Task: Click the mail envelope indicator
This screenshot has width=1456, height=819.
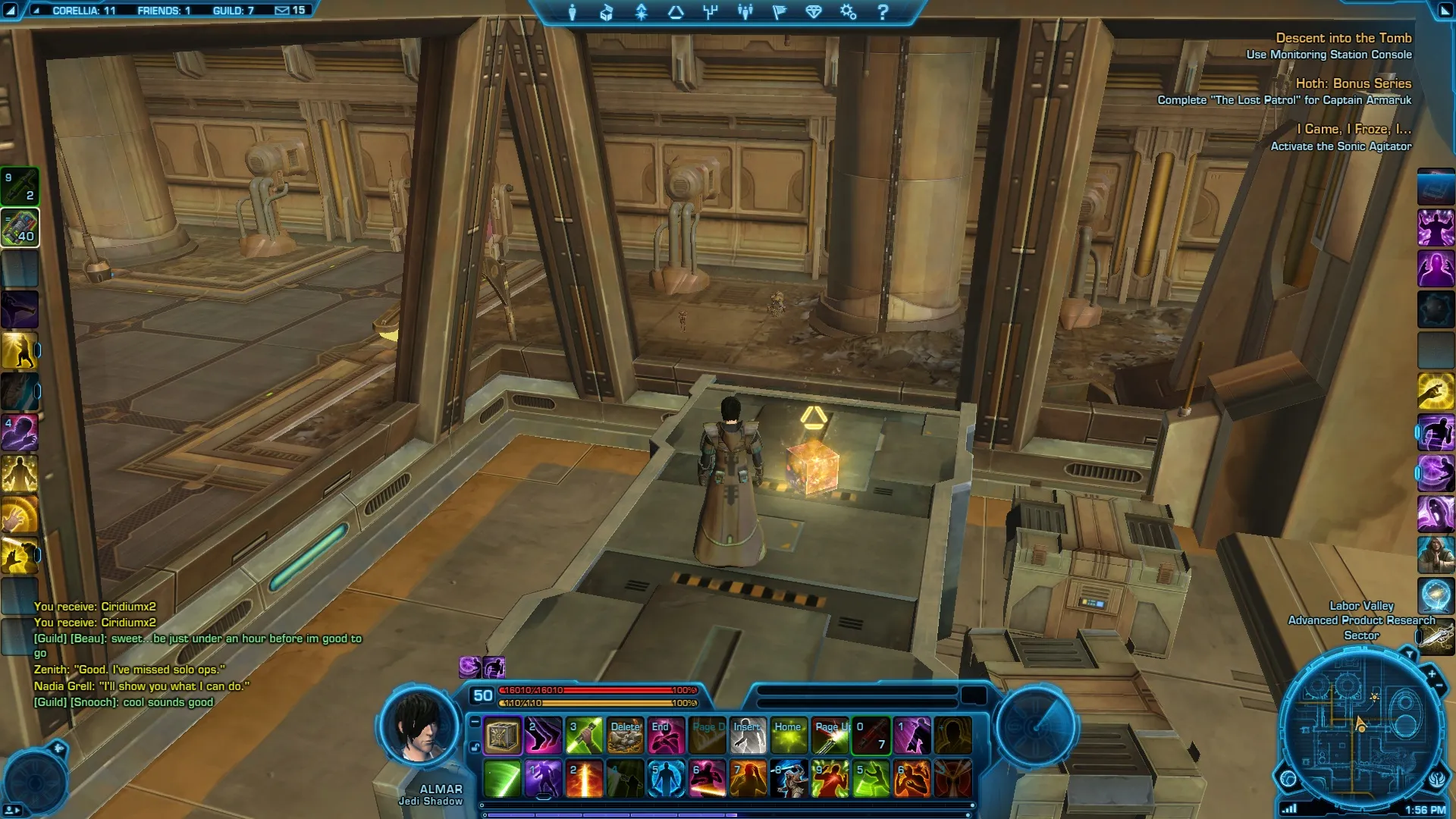Action: pyautogui.click(x=282, y=11)
